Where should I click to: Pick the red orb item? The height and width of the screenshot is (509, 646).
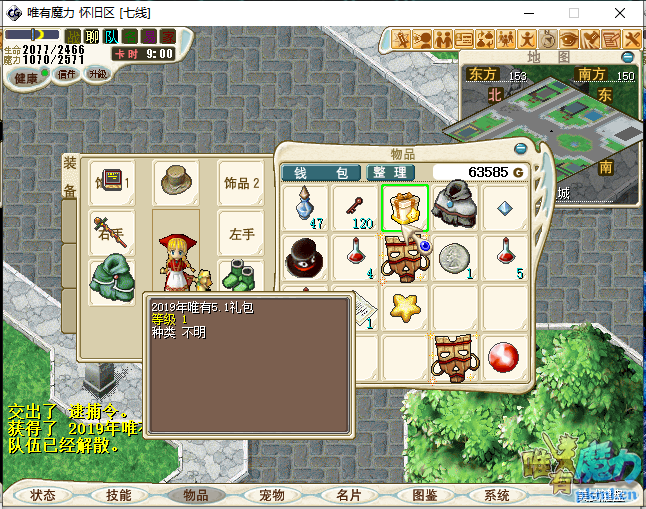click(x=506, y=358)
